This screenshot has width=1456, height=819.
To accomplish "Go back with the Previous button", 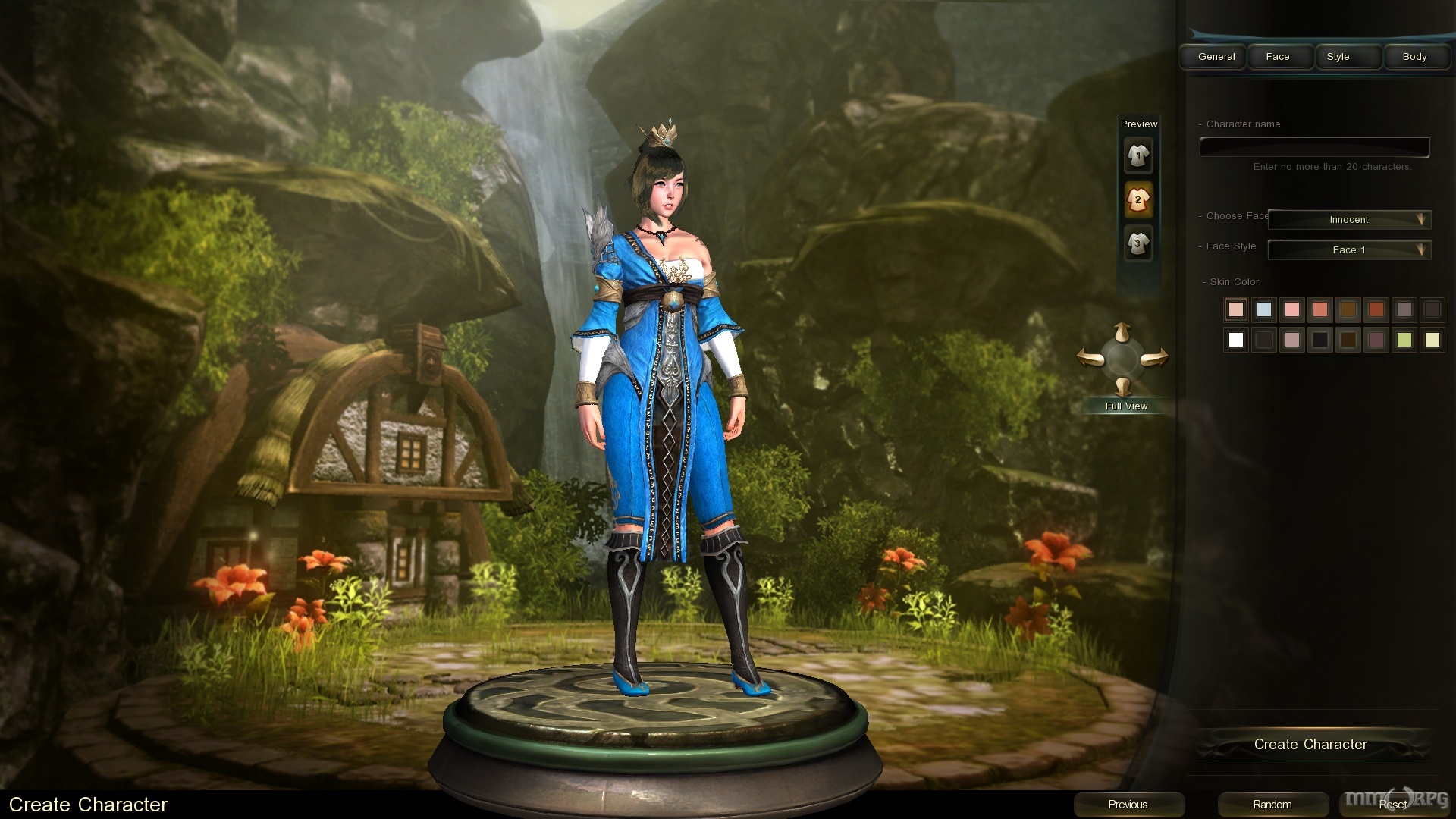I will 1128,805.
